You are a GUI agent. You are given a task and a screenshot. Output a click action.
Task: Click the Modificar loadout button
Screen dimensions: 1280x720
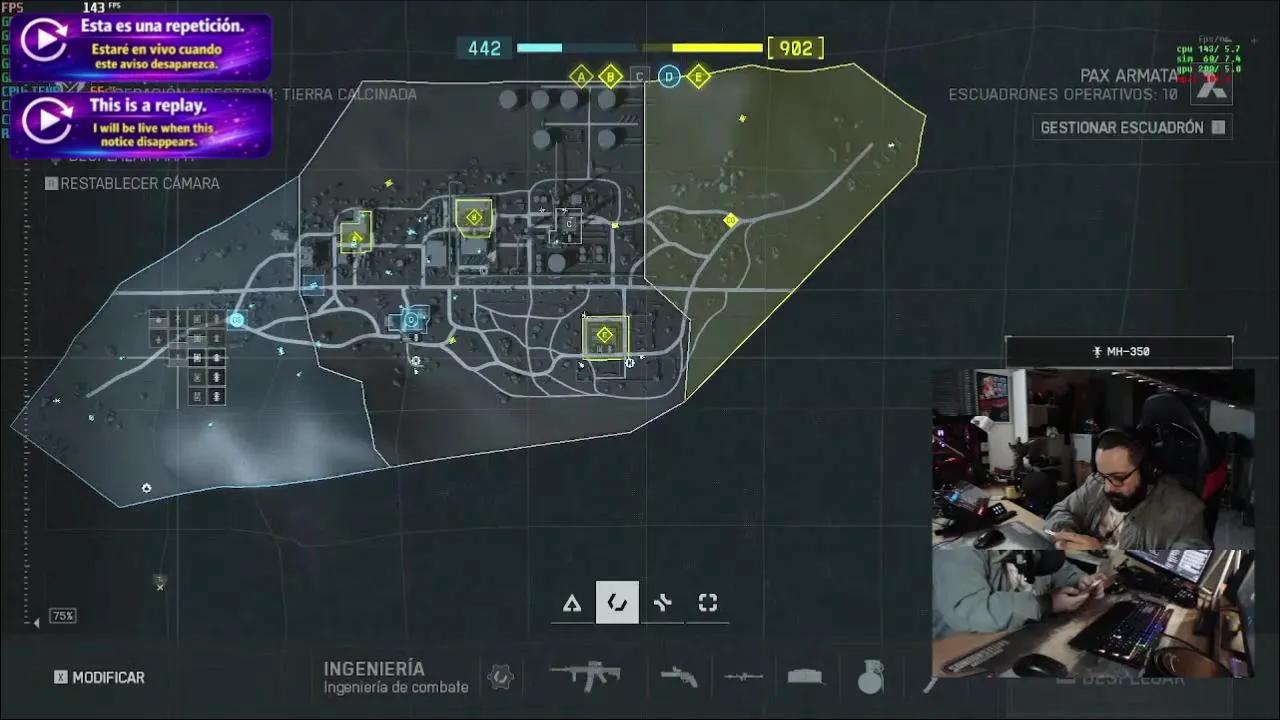100,677
